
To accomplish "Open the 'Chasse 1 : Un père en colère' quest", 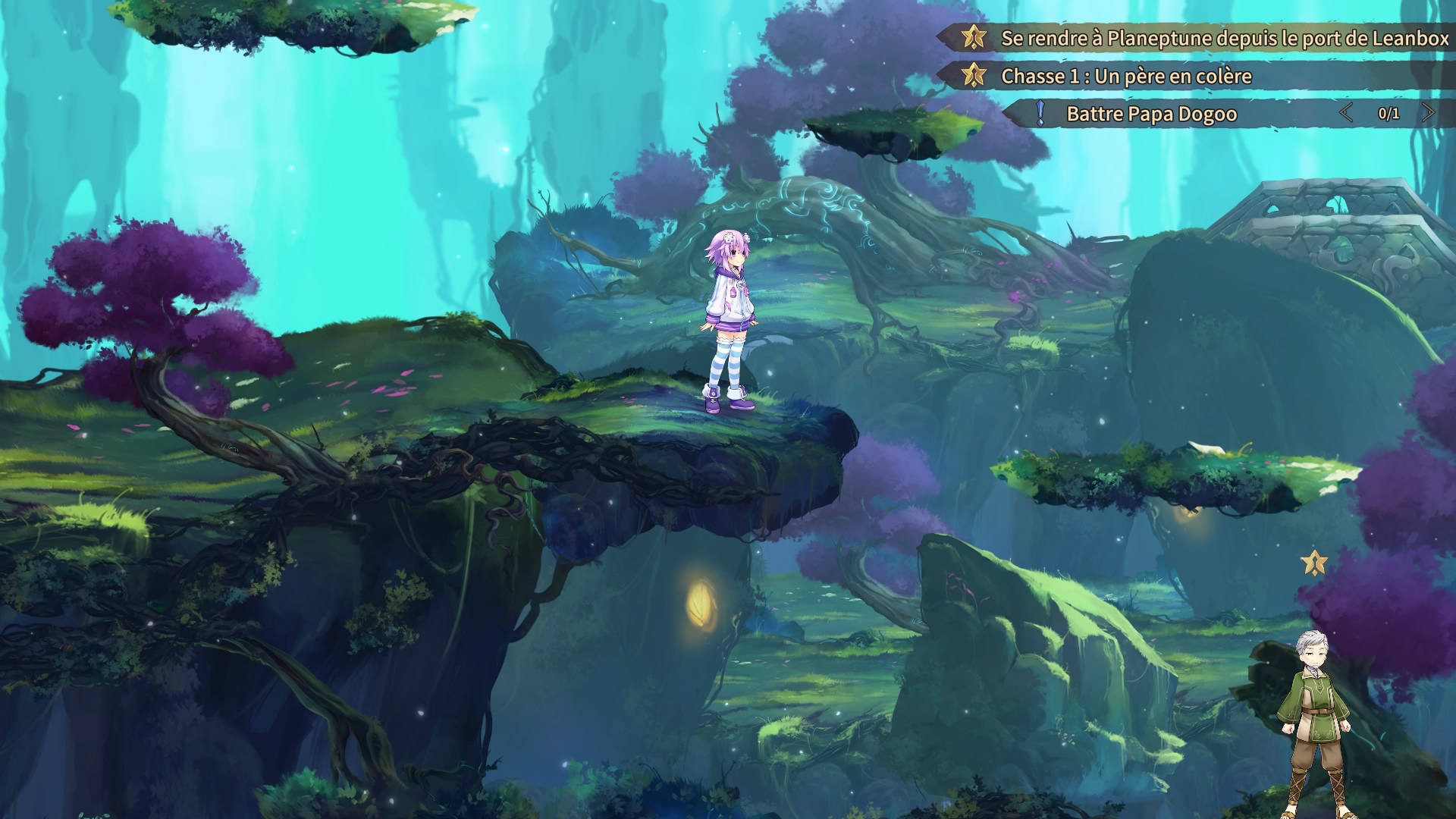I will [x=1126, y=76].
